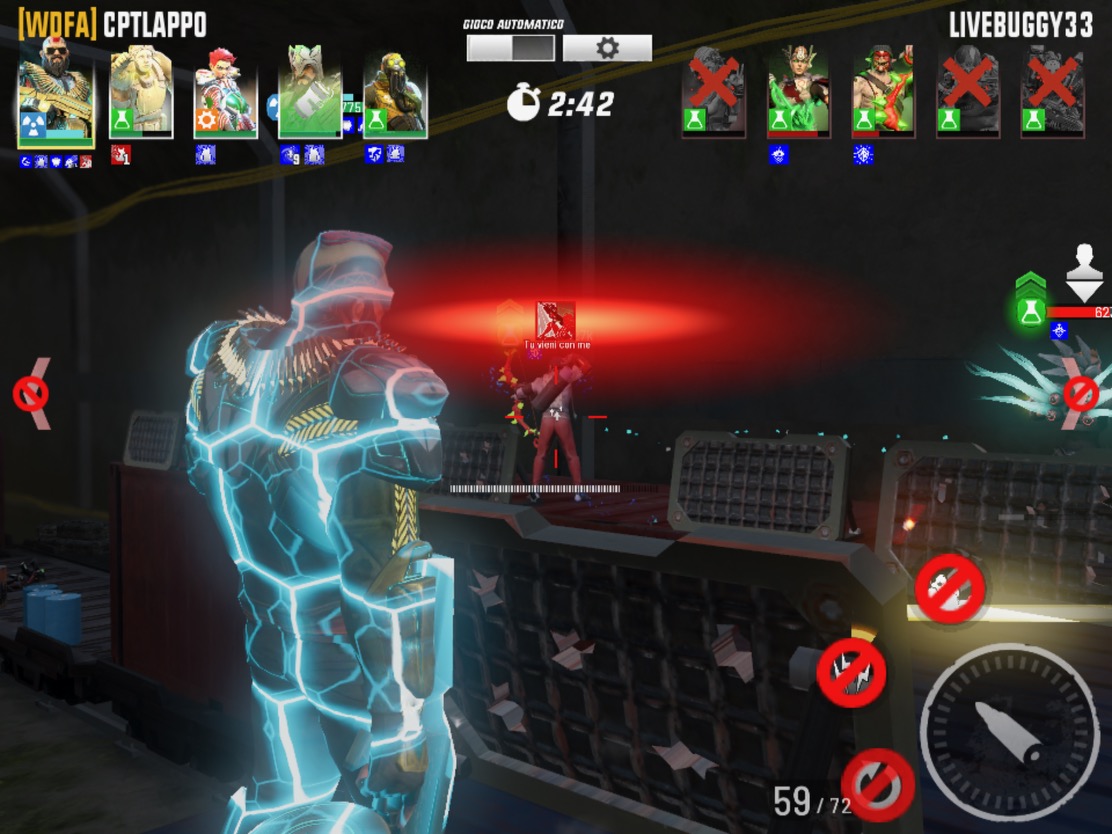
Task: Toggle the Gioco Automatico auto-play switch
Action: click(x=510, y=48)
